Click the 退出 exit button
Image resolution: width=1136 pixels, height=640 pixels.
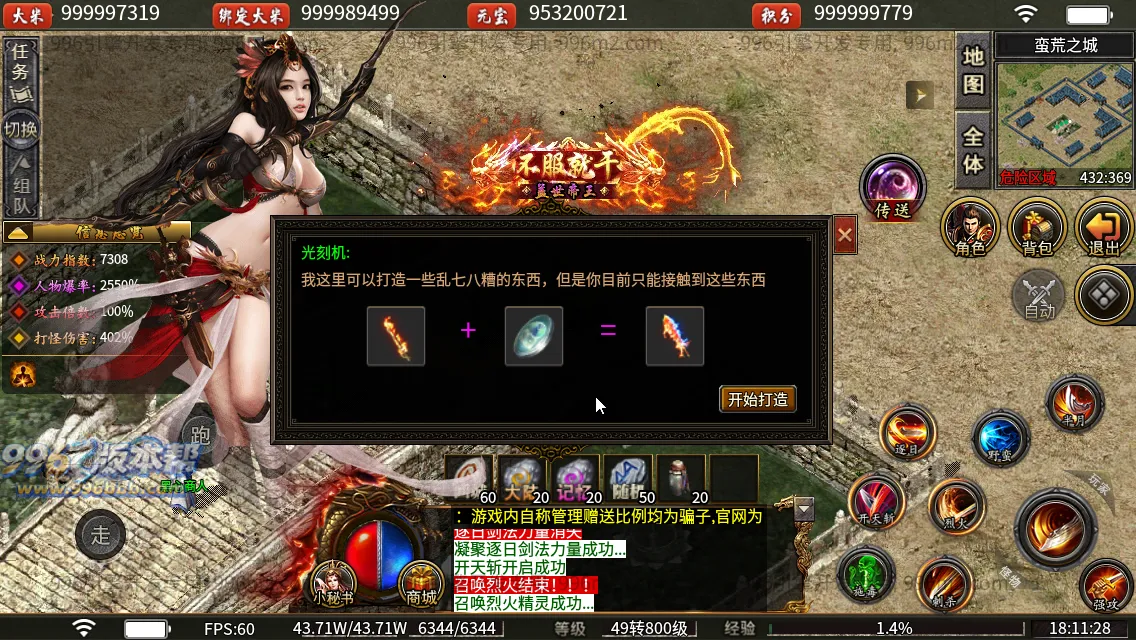1103,226
